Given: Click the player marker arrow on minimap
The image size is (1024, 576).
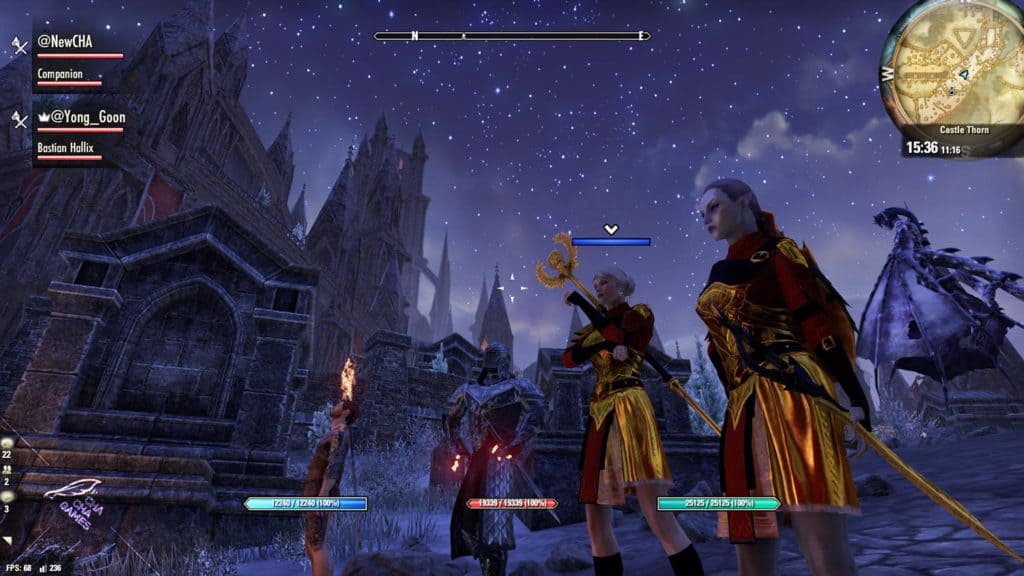Looking at the screenshot, I should tap(962, 74).
